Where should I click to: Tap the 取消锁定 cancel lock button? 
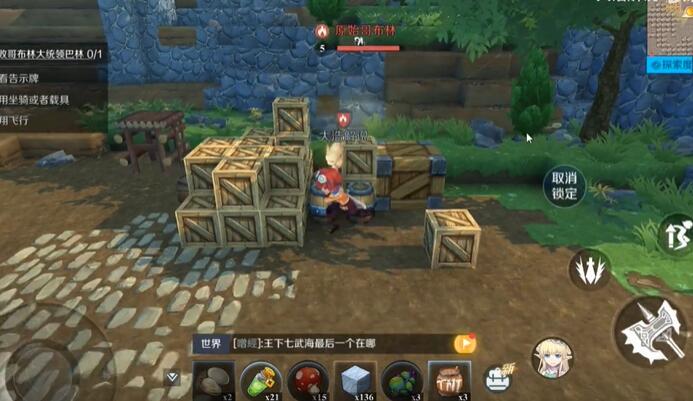click(x=565, y=186)
